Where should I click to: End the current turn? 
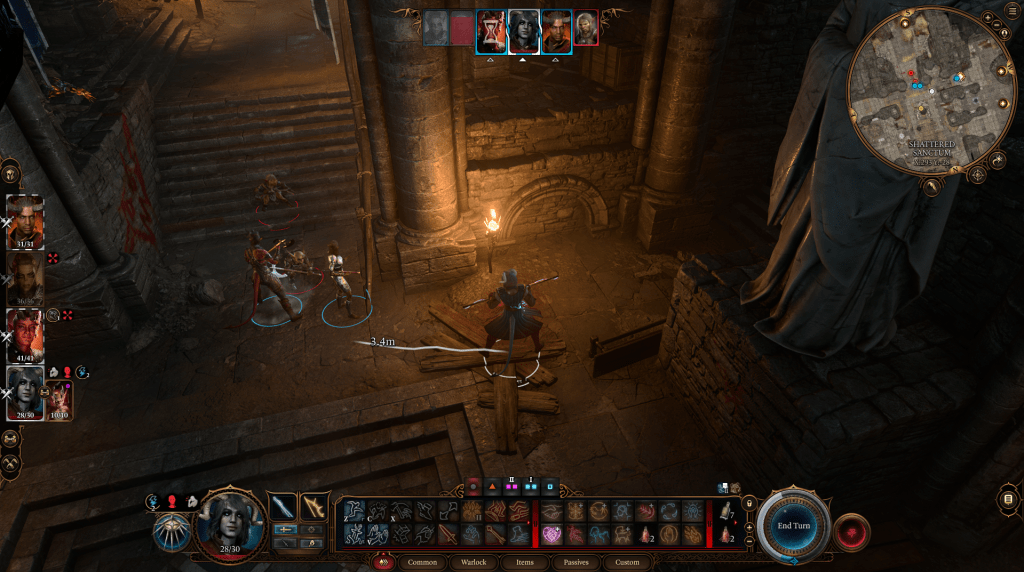794,525
